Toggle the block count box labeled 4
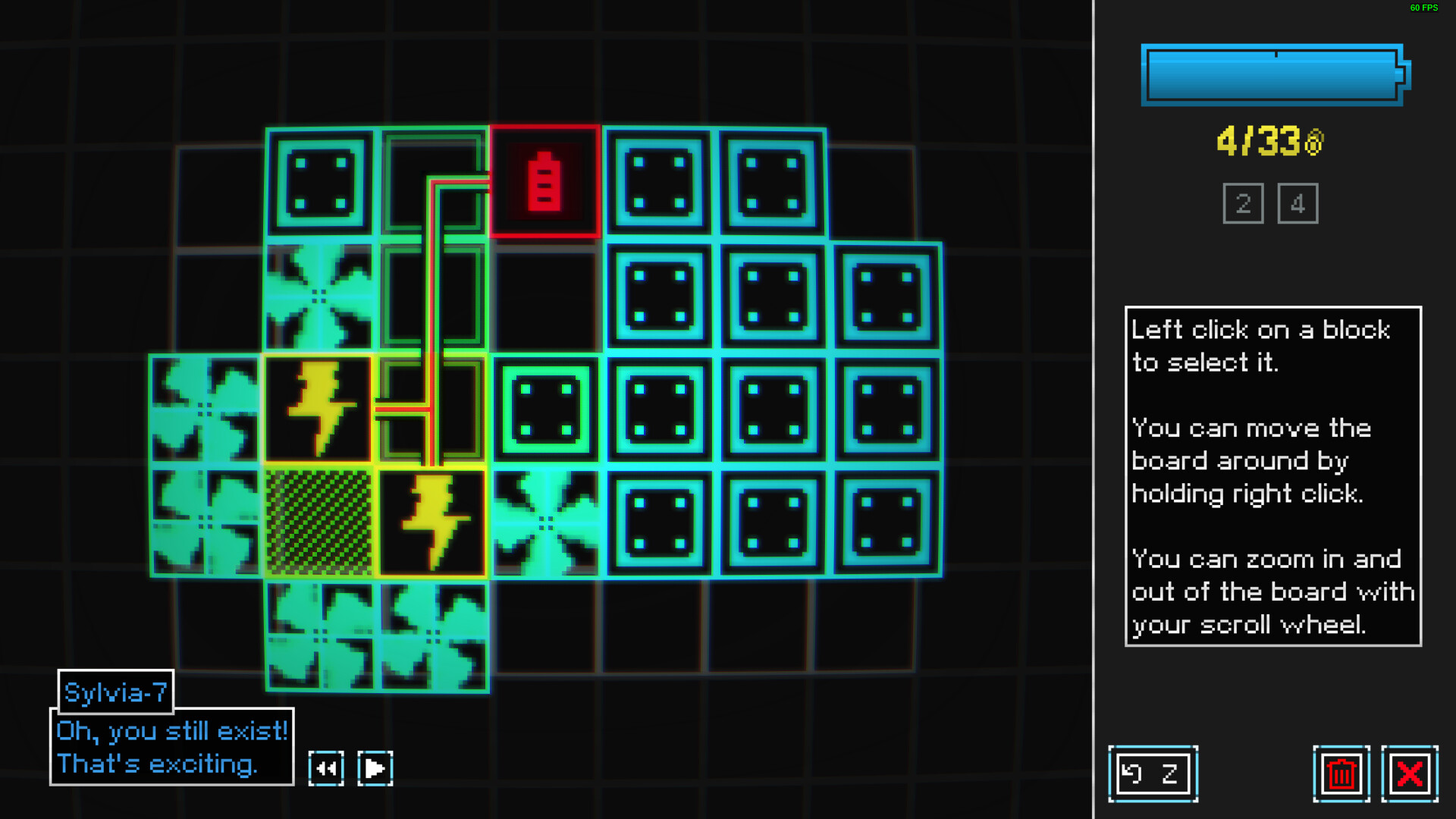The width and height of the screenshot is (1456, 819). [x=1298, y=202]
